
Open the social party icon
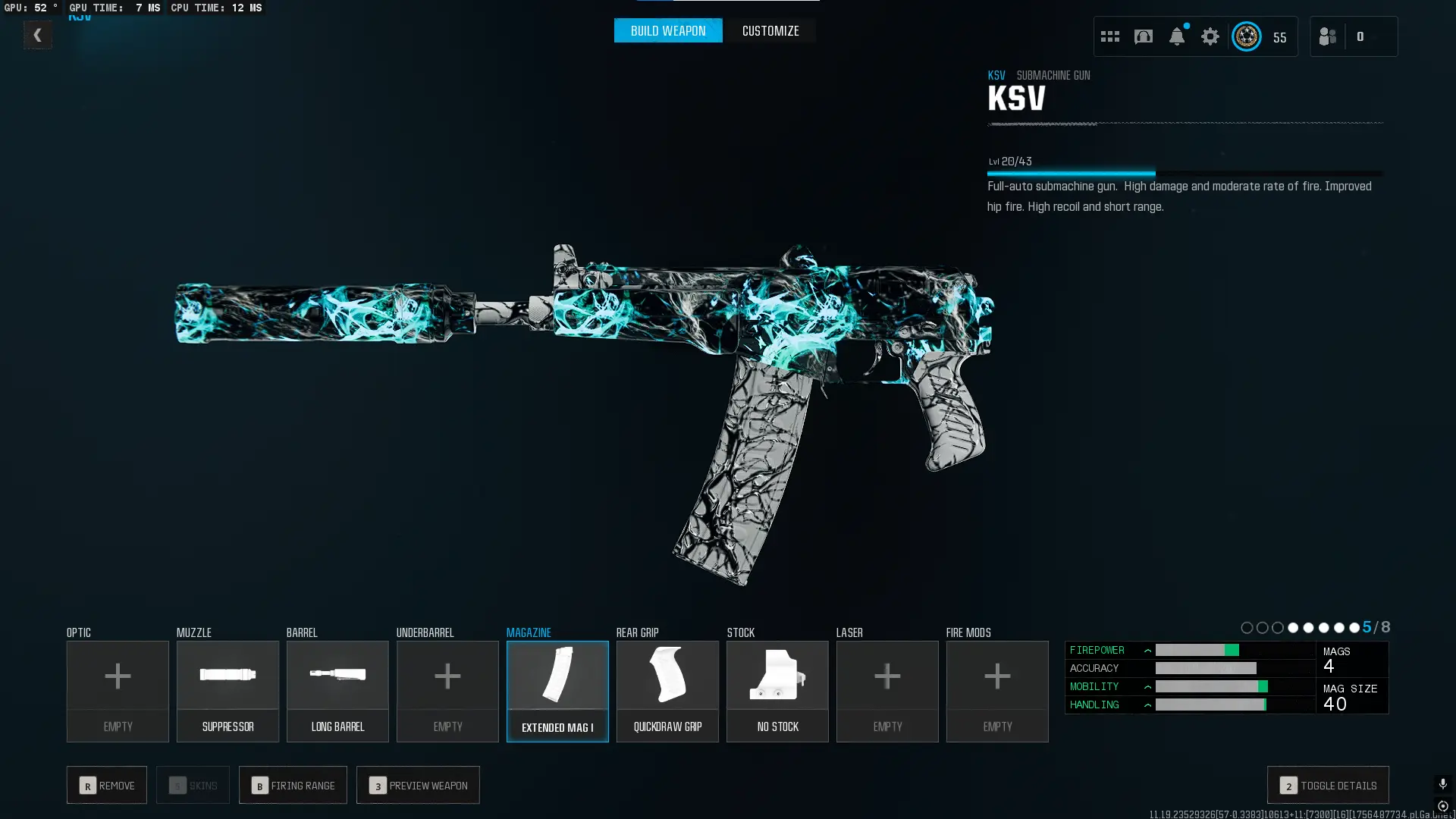(1328, 36)
